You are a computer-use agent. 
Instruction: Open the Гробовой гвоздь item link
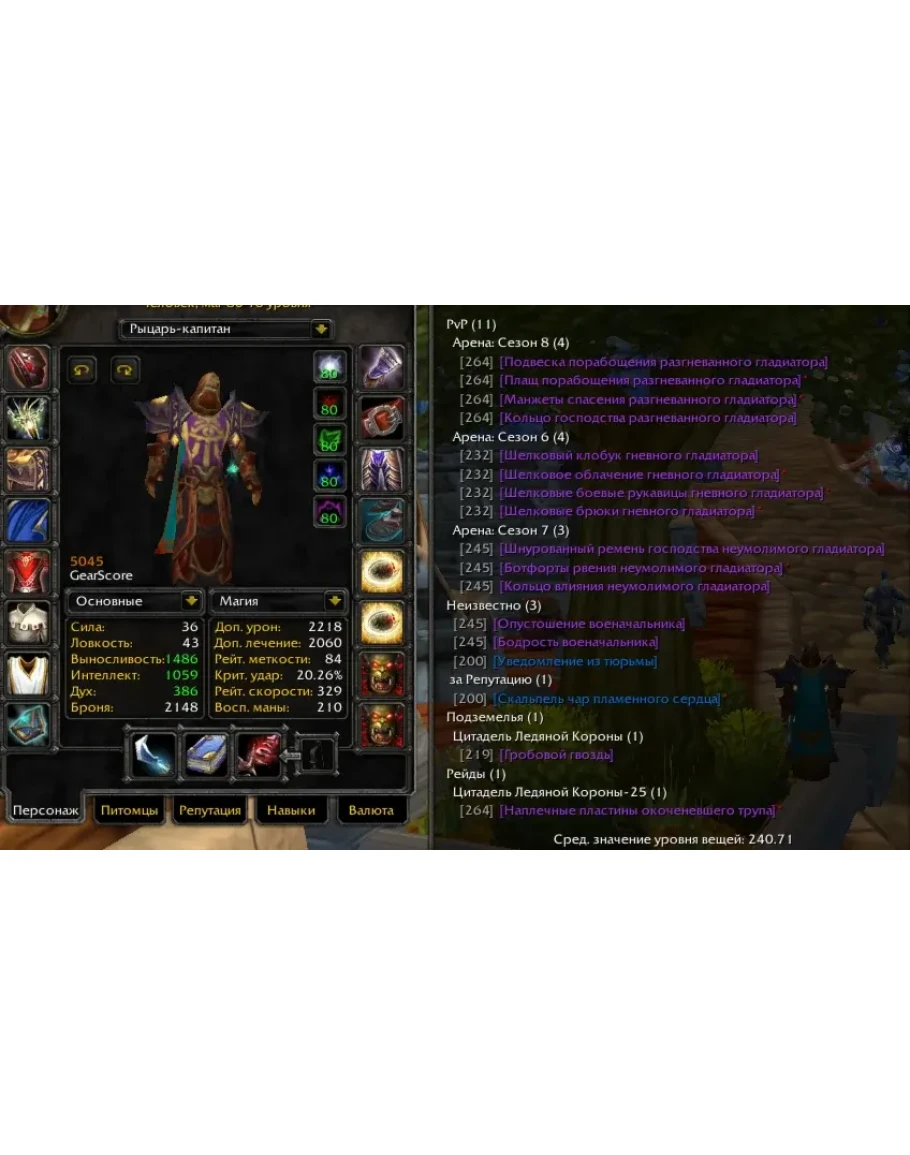tap(556, 755)
